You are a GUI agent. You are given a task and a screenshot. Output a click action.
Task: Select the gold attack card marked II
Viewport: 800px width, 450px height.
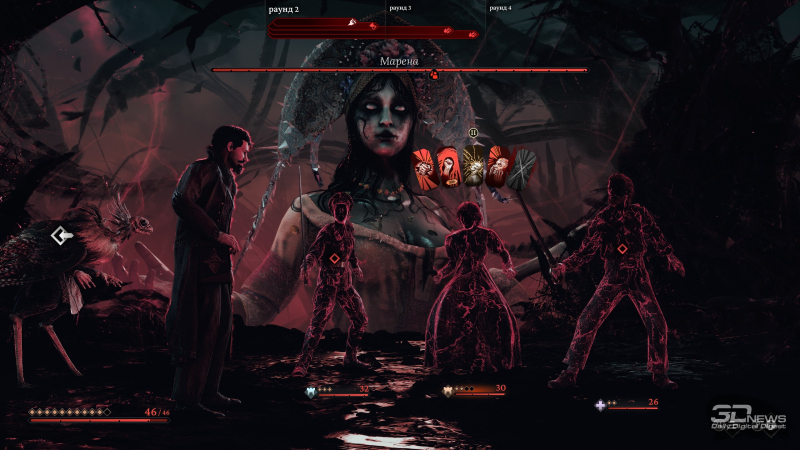pos(474,167)
